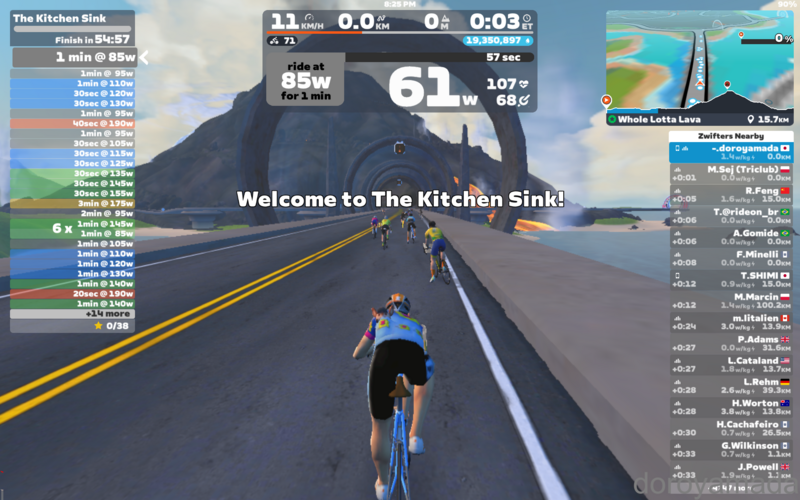
Task: Select your own row -.doroyamada
Action: click(731, 152)
